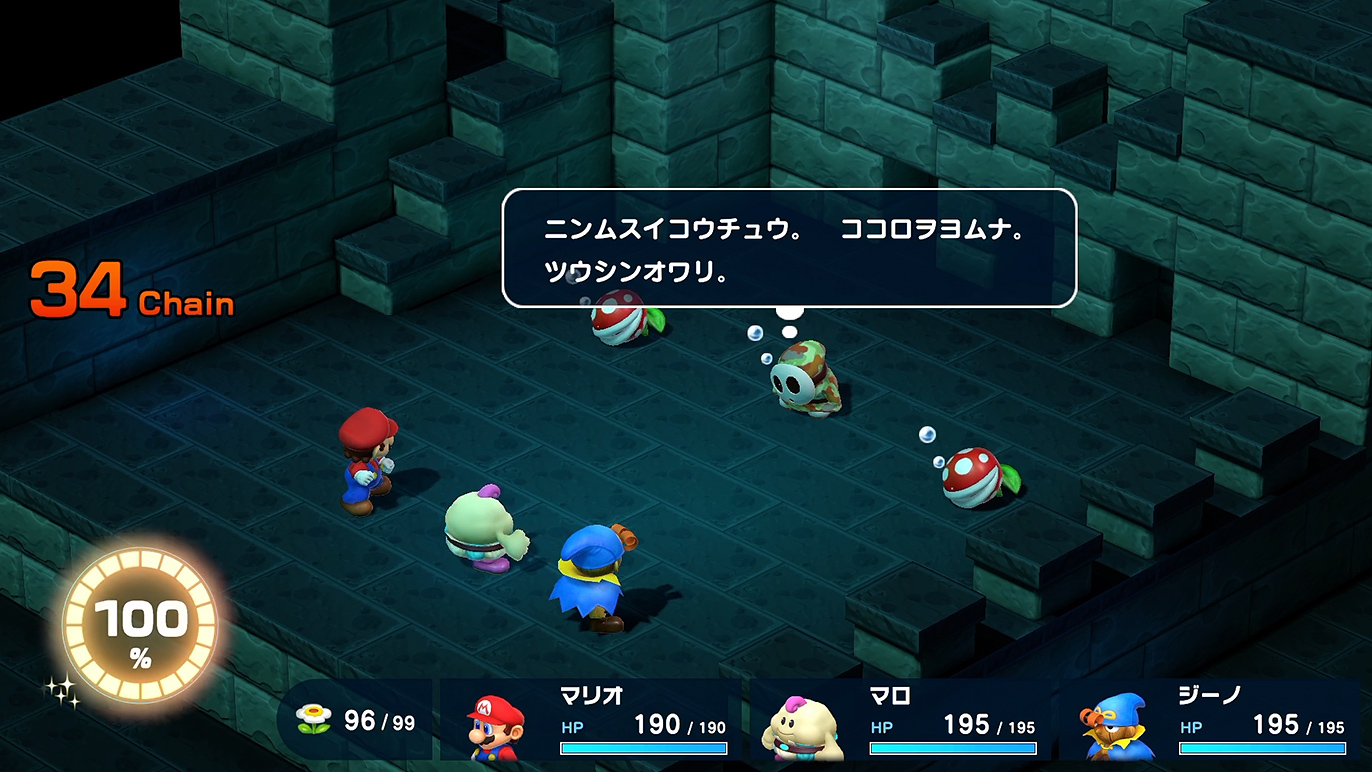Select Mallow's portrait in the party bar
This screenshot has height=772, width=1372.
point(803,727)
